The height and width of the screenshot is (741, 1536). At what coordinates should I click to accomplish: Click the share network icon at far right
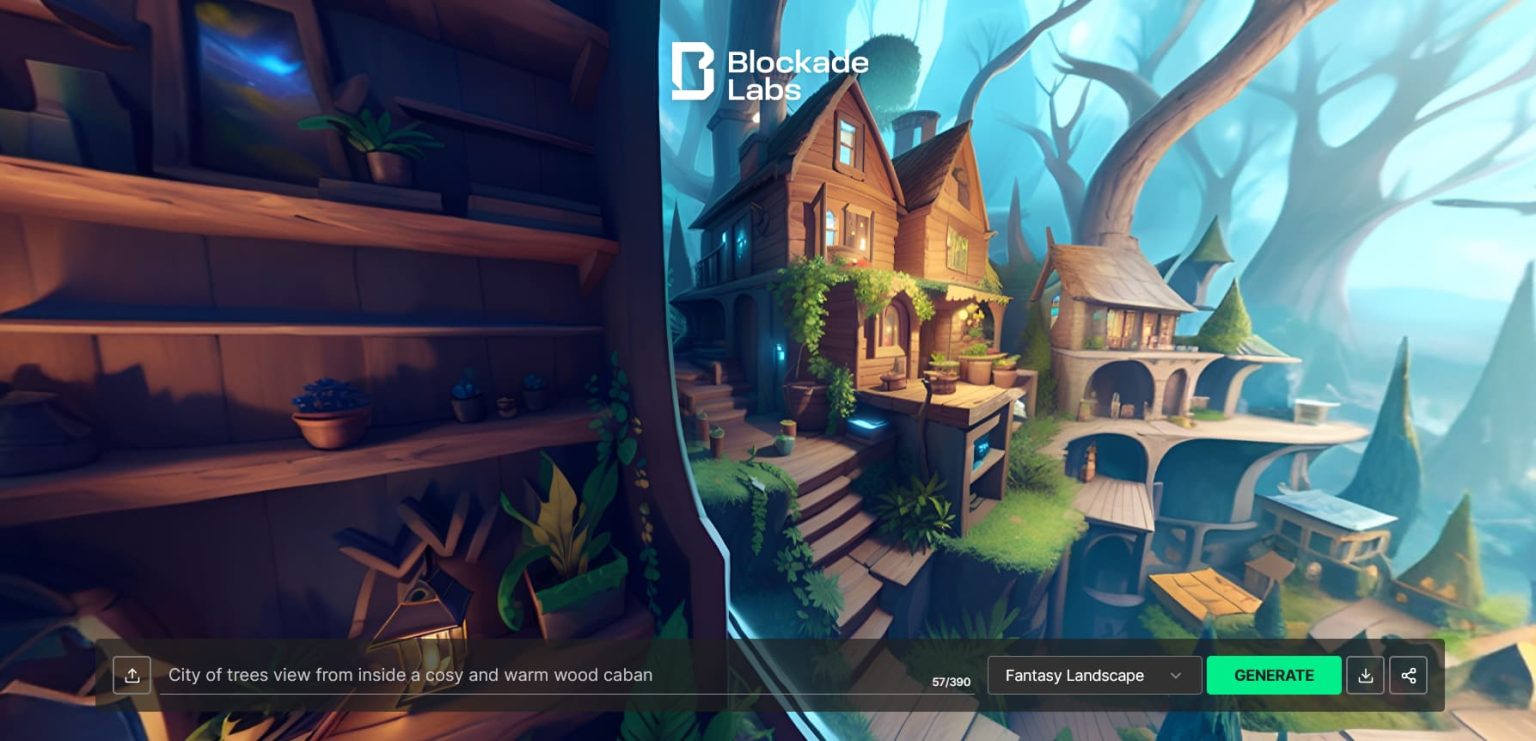[x=1409, y=675]
